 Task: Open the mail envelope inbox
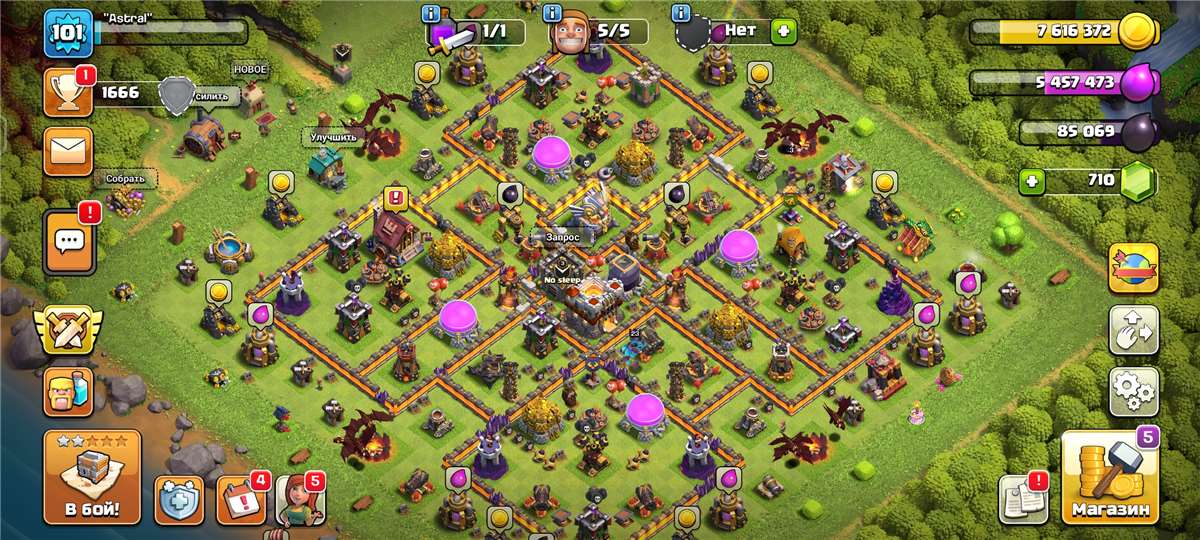point(68,151)
